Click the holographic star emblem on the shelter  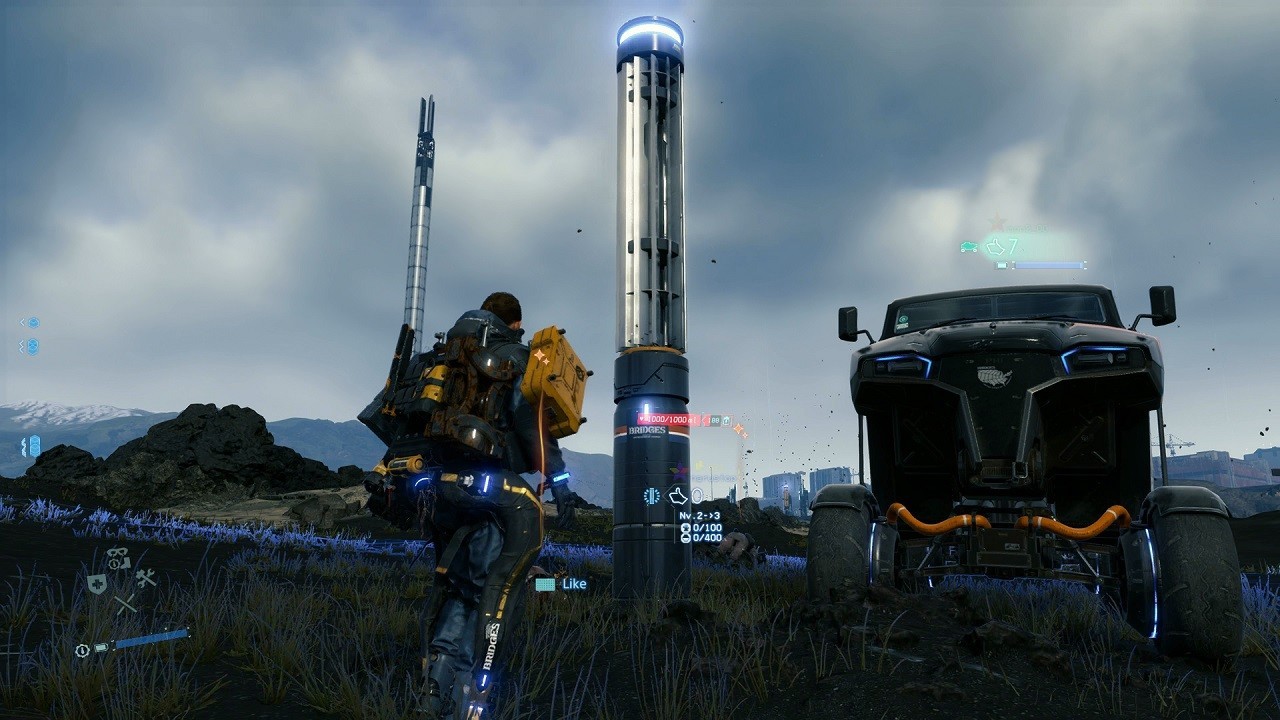pyautogui.click(x=680, y=471)
